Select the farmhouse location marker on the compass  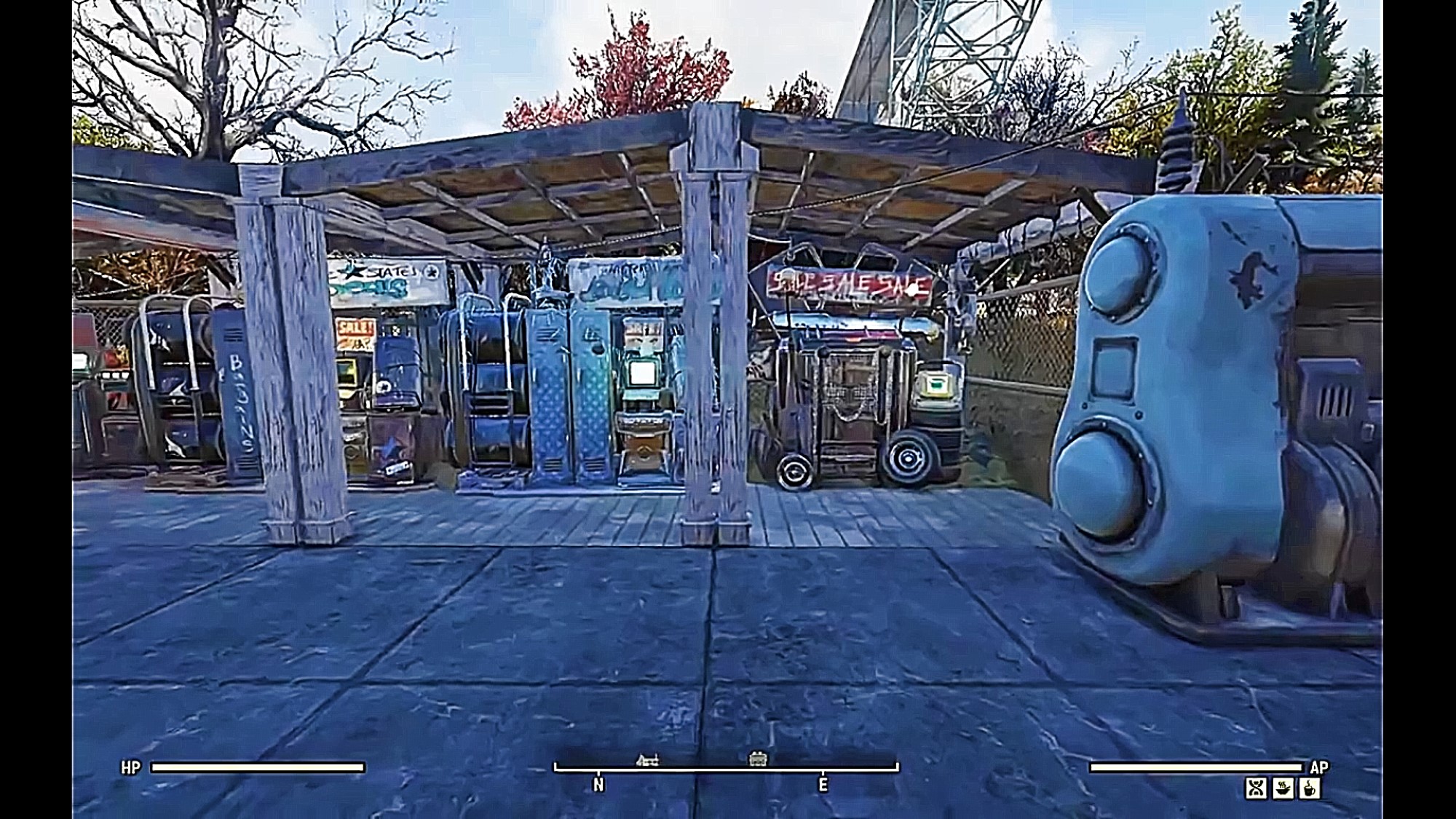(x=647, y=761)
